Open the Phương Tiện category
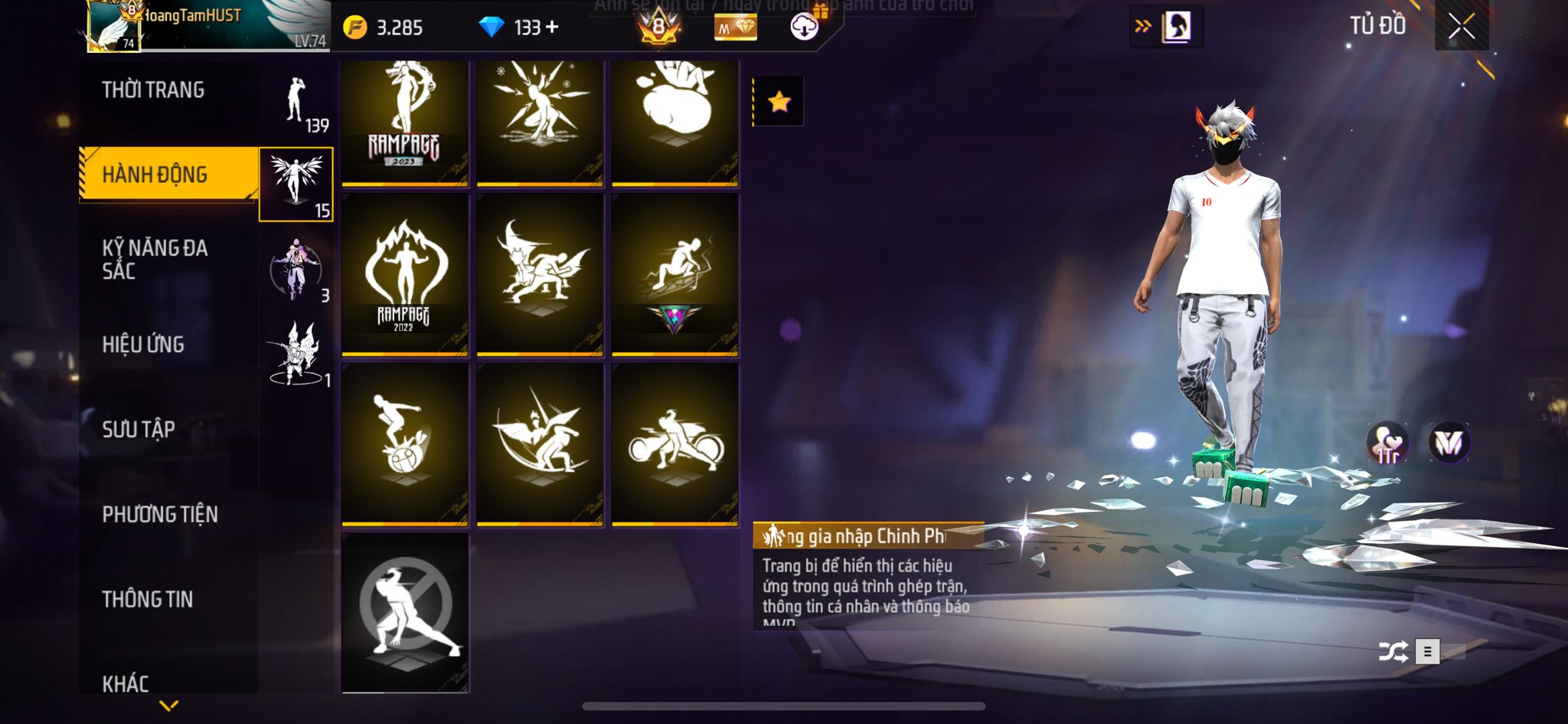Viewport: 1568px width, 724px height. pyautogui.click(x=160, y=514)
